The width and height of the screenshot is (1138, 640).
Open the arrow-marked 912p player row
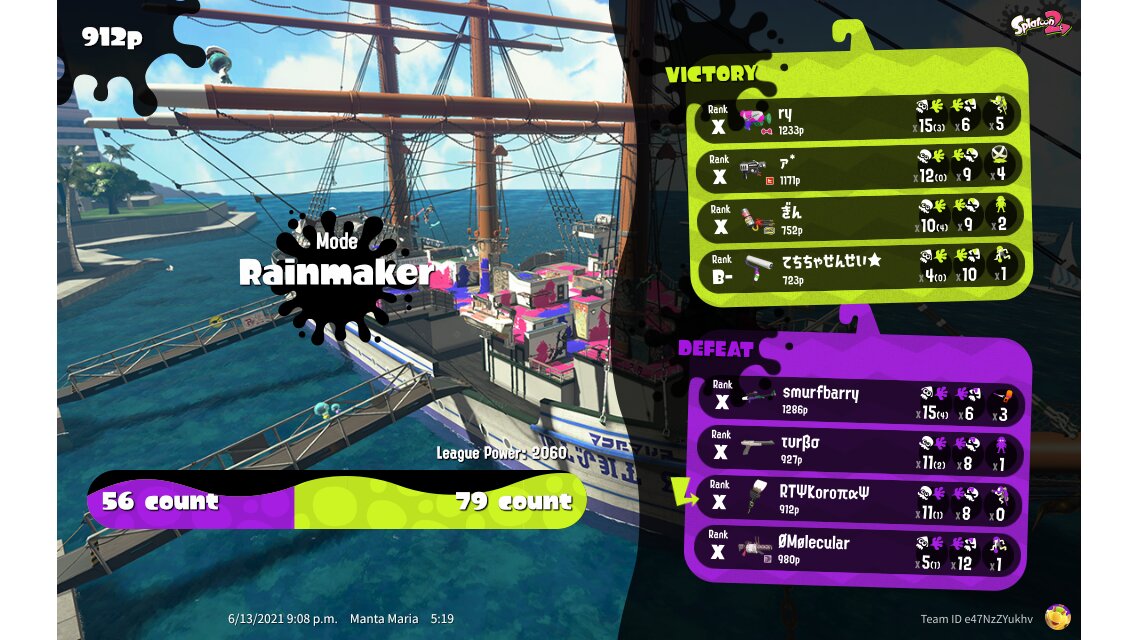tap(858, 499)
